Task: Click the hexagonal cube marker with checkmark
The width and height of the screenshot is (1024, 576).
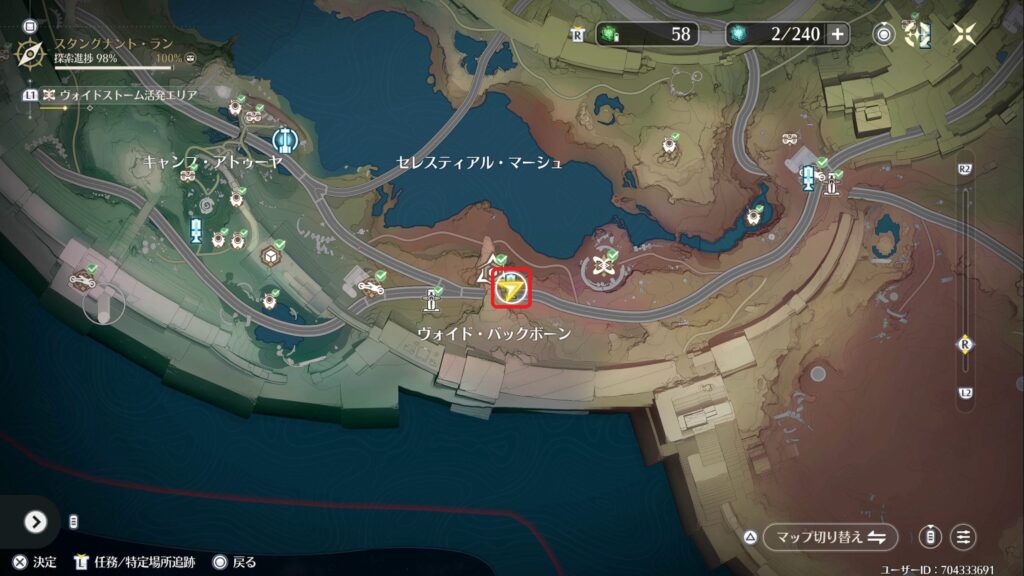Action: pos(269,256)
